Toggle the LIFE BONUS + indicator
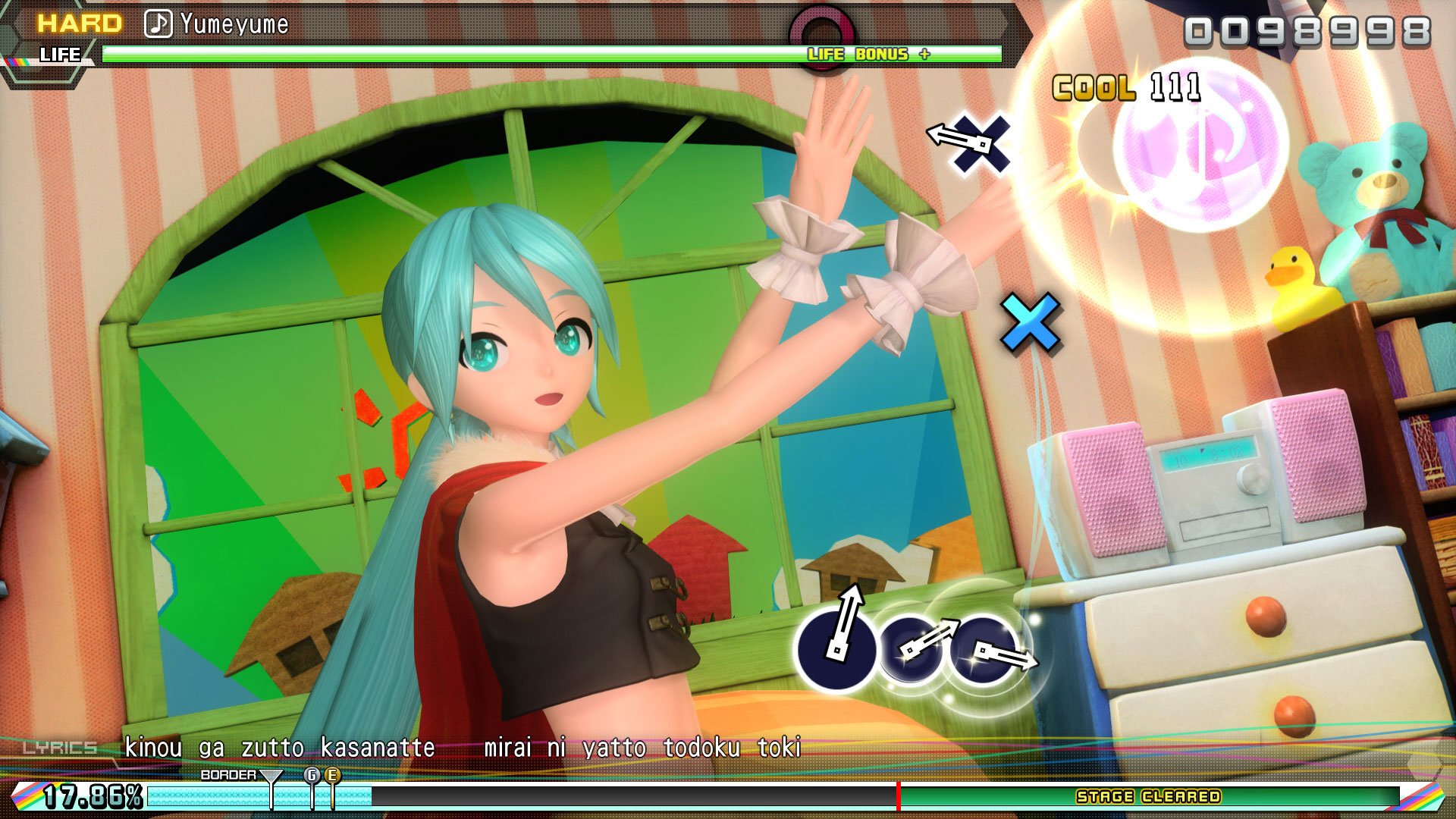This screenshot has width=1456, height=819. coord(867,55)
